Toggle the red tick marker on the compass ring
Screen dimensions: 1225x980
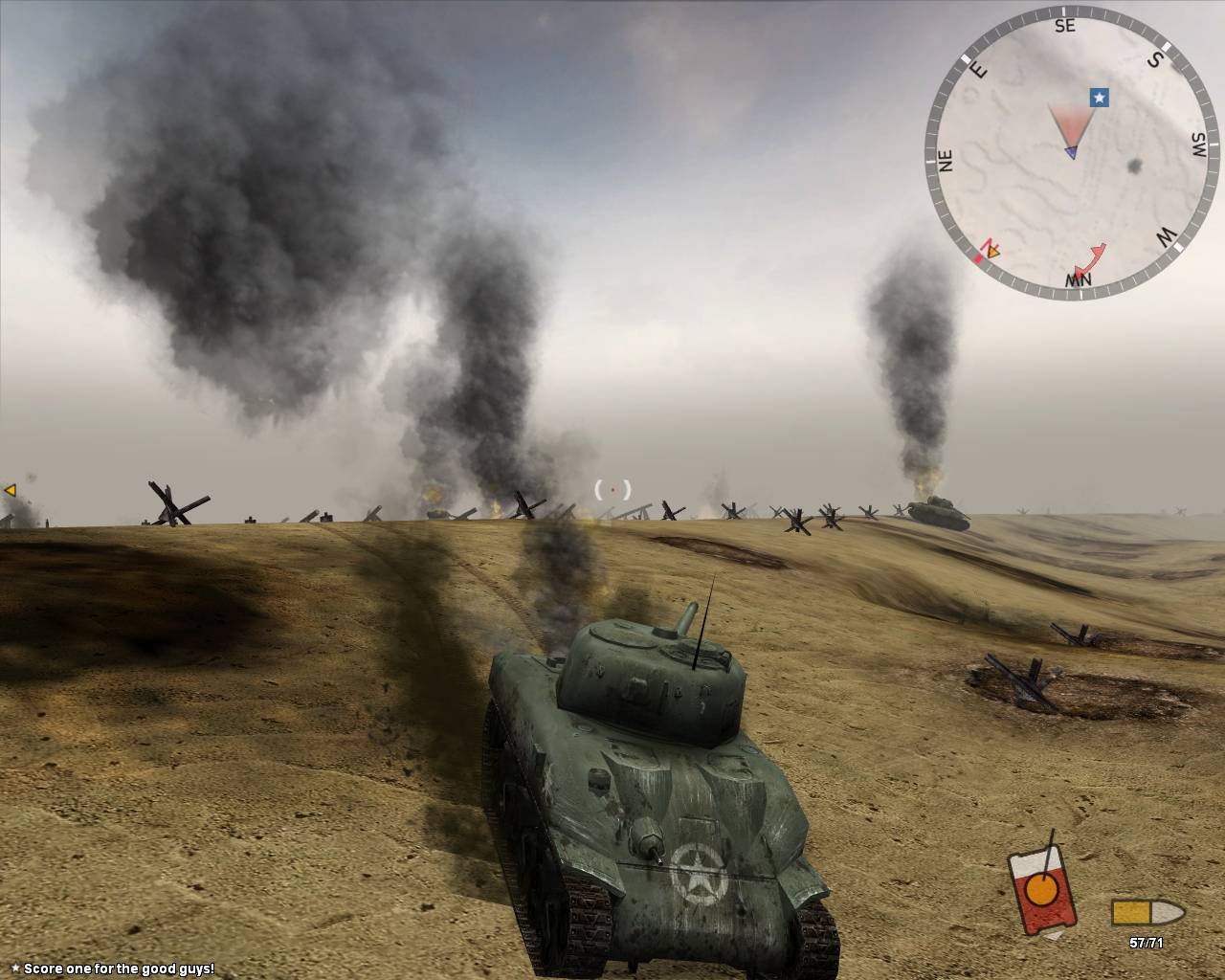[978, 257]
